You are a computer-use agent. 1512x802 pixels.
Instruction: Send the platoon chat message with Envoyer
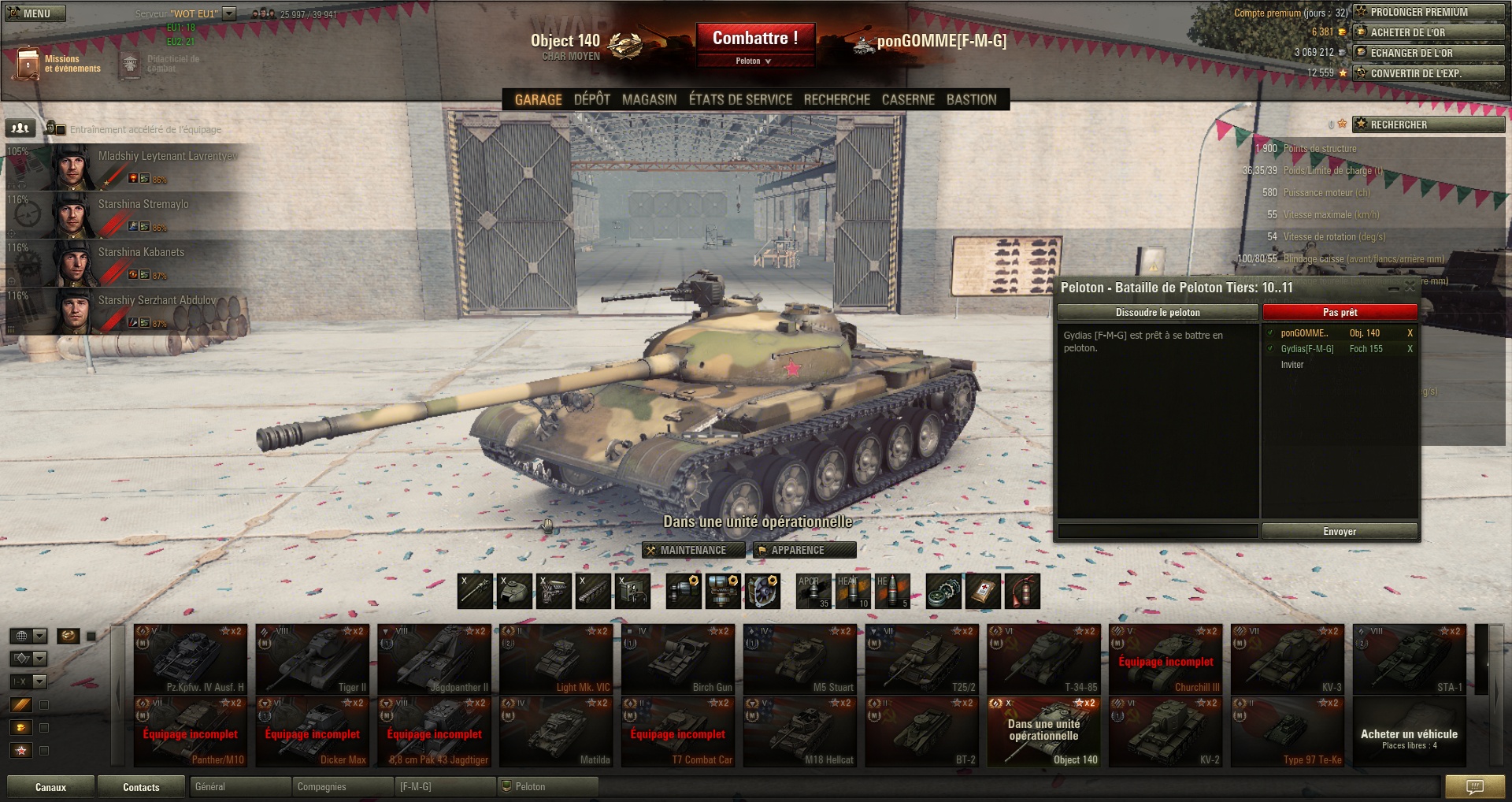[1339, 532]
